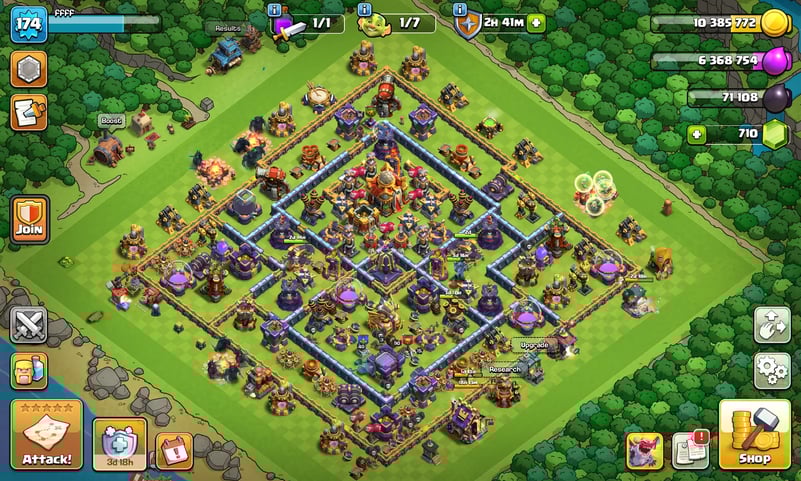Add gems with the green plus
This screenshot has height=481, width=801.
pos(695,133)
